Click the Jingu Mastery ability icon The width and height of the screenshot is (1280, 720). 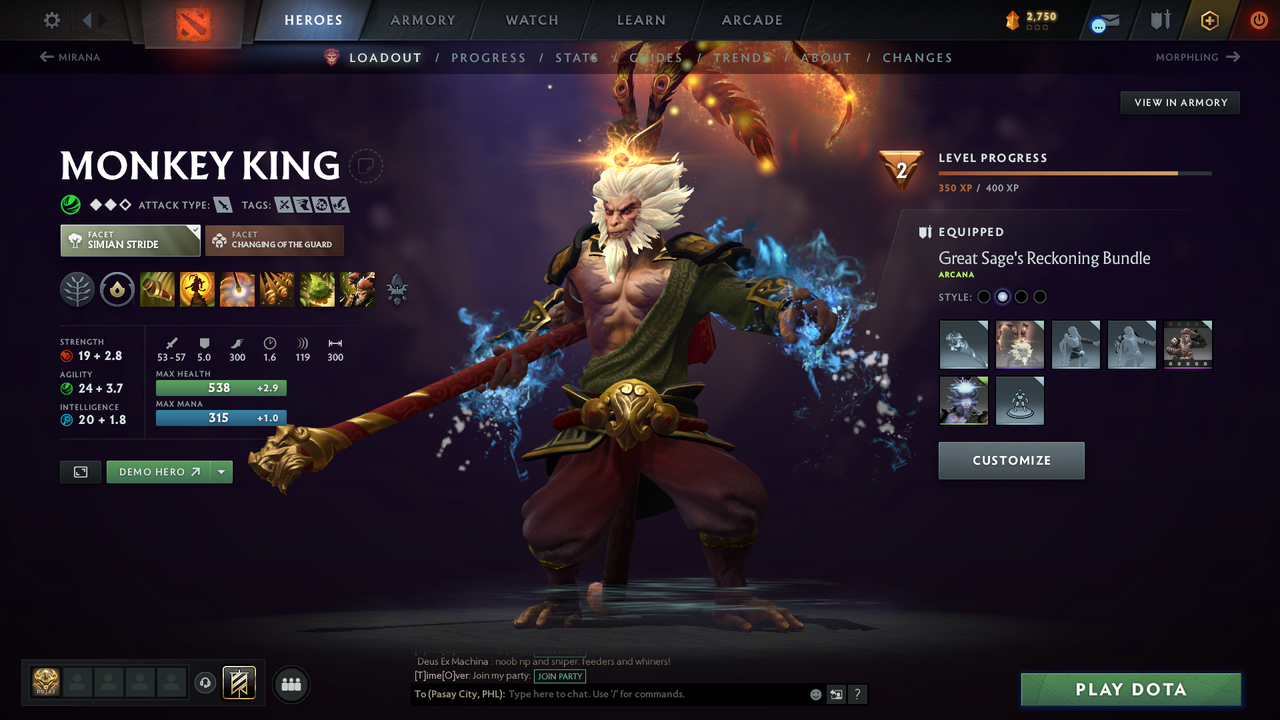(278, 289)
